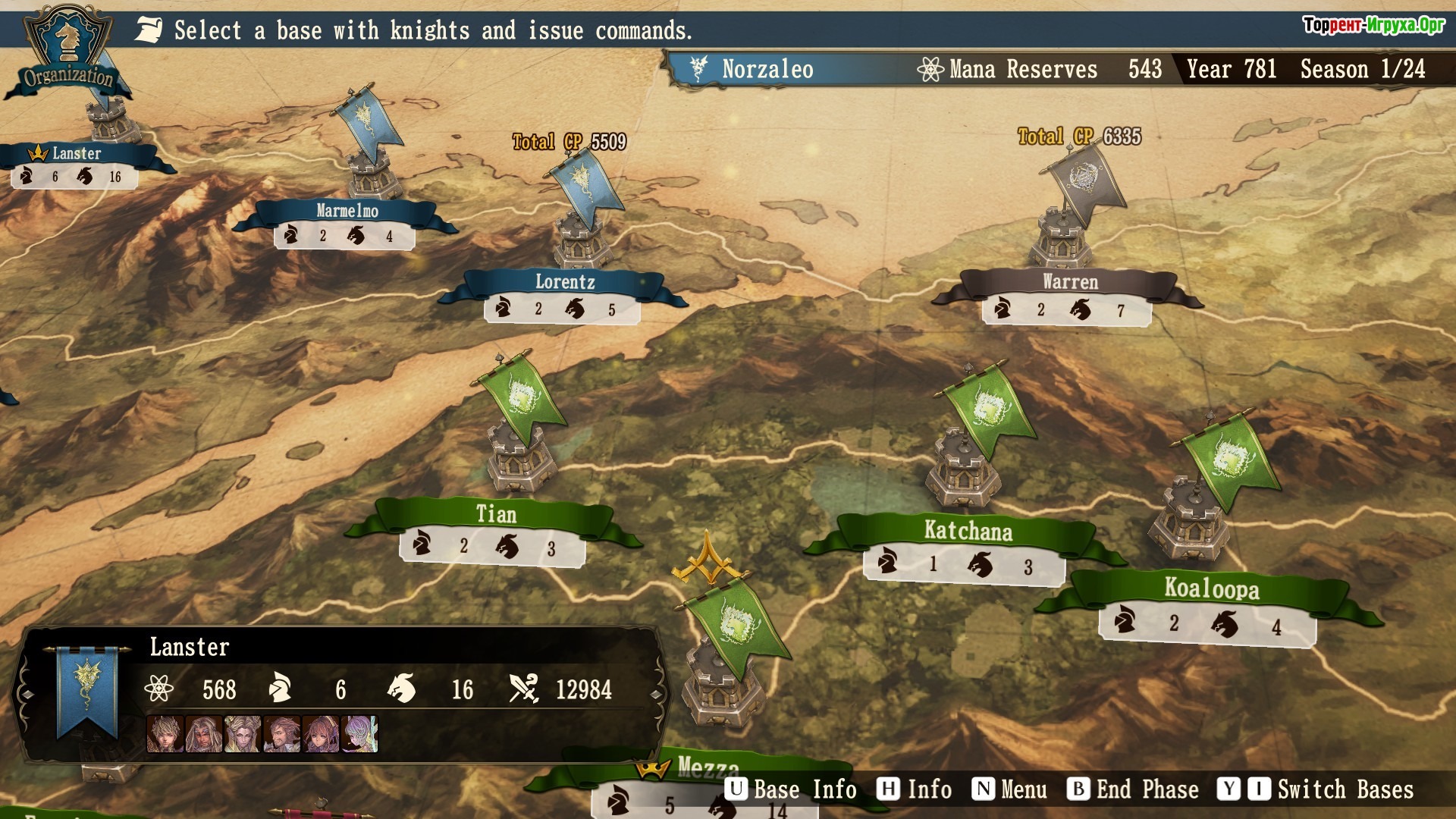This screenshot has height=819, width=1456.
Task: Open the Lanster info panel flag
Action: pos(87,690)
